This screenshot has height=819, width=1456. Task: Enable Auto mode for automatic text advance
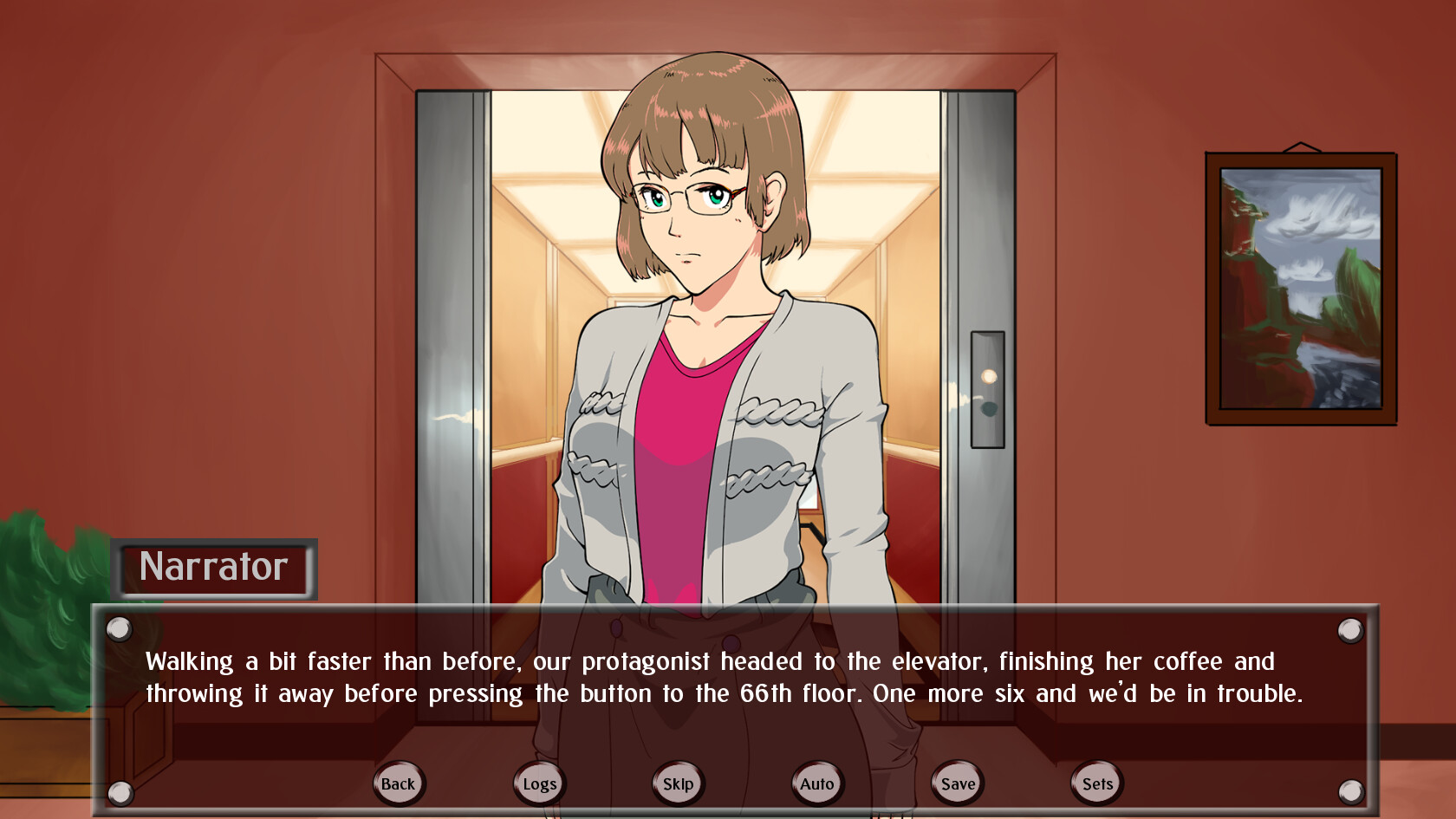[x=816, y=783]
